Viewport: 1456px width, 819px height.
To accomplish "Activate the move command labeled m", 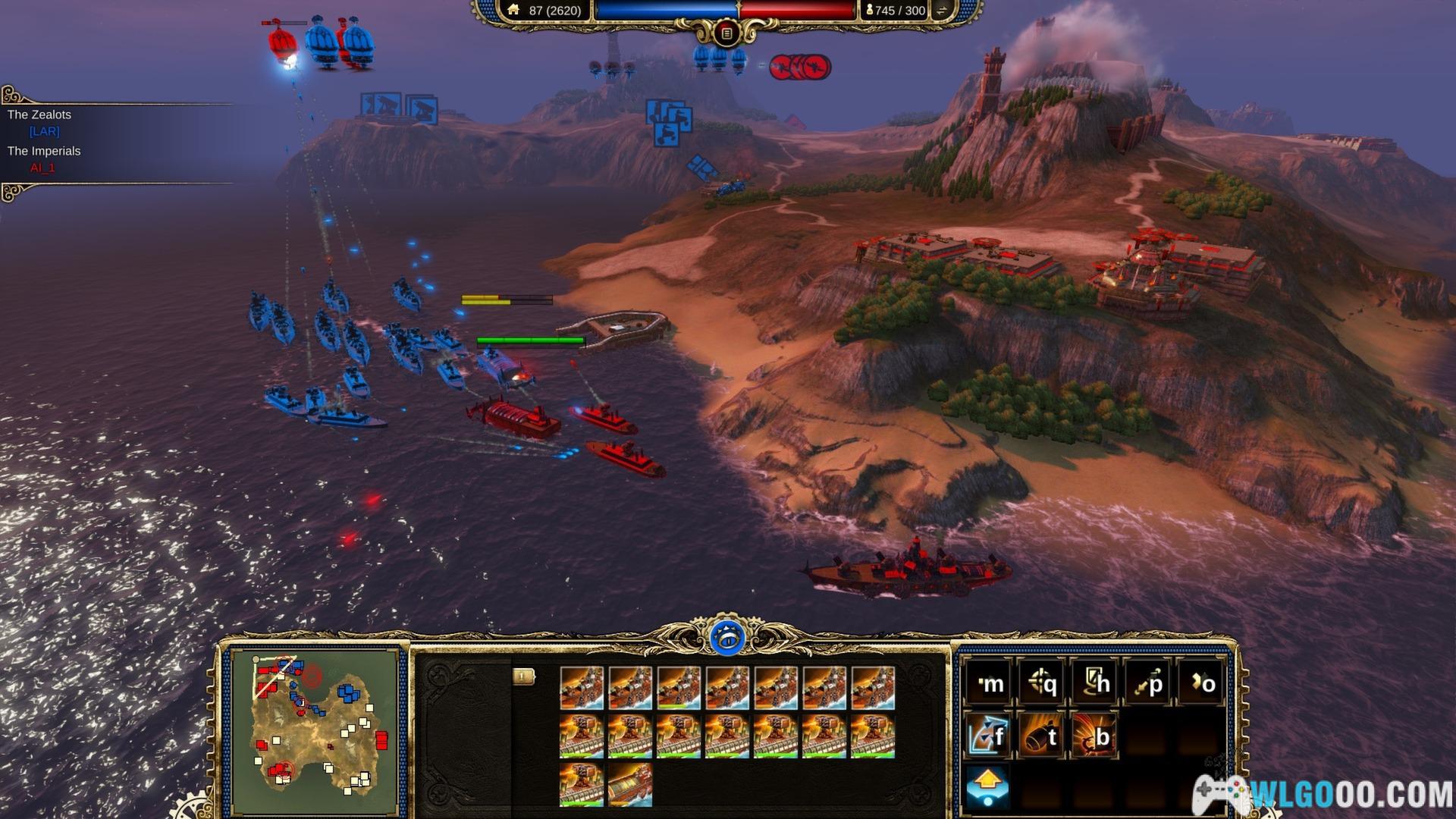I will point(988,683).
